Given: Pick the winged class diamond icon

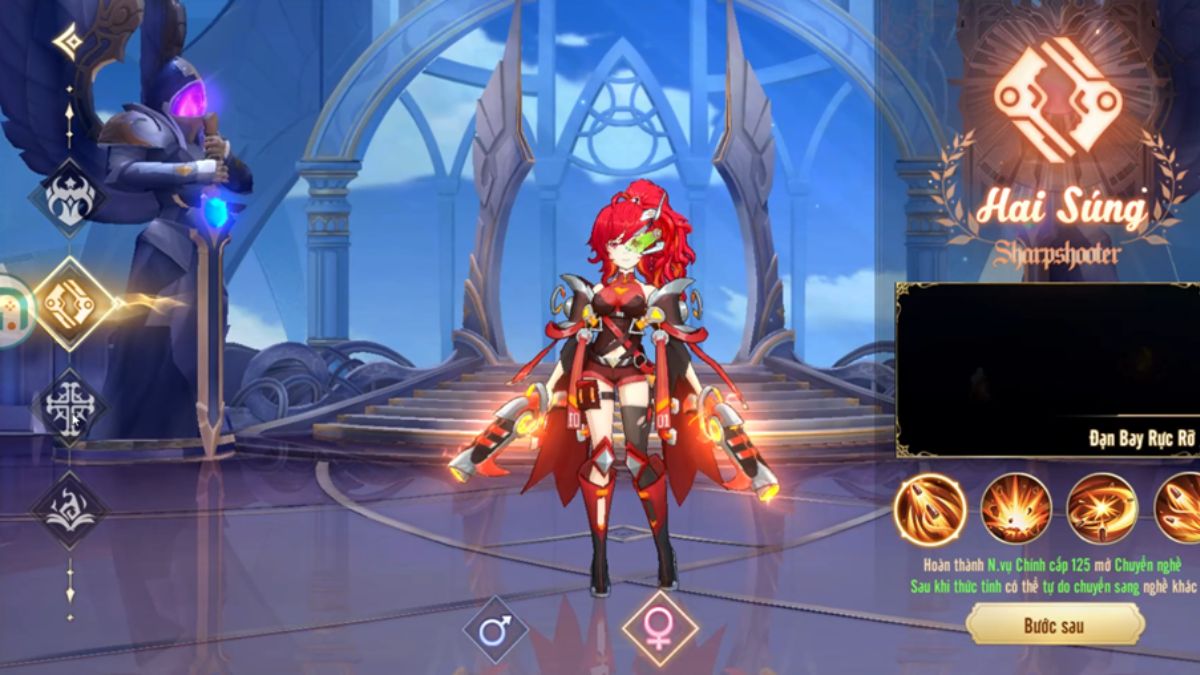Looking at the screenshot, I should point(70,197).
